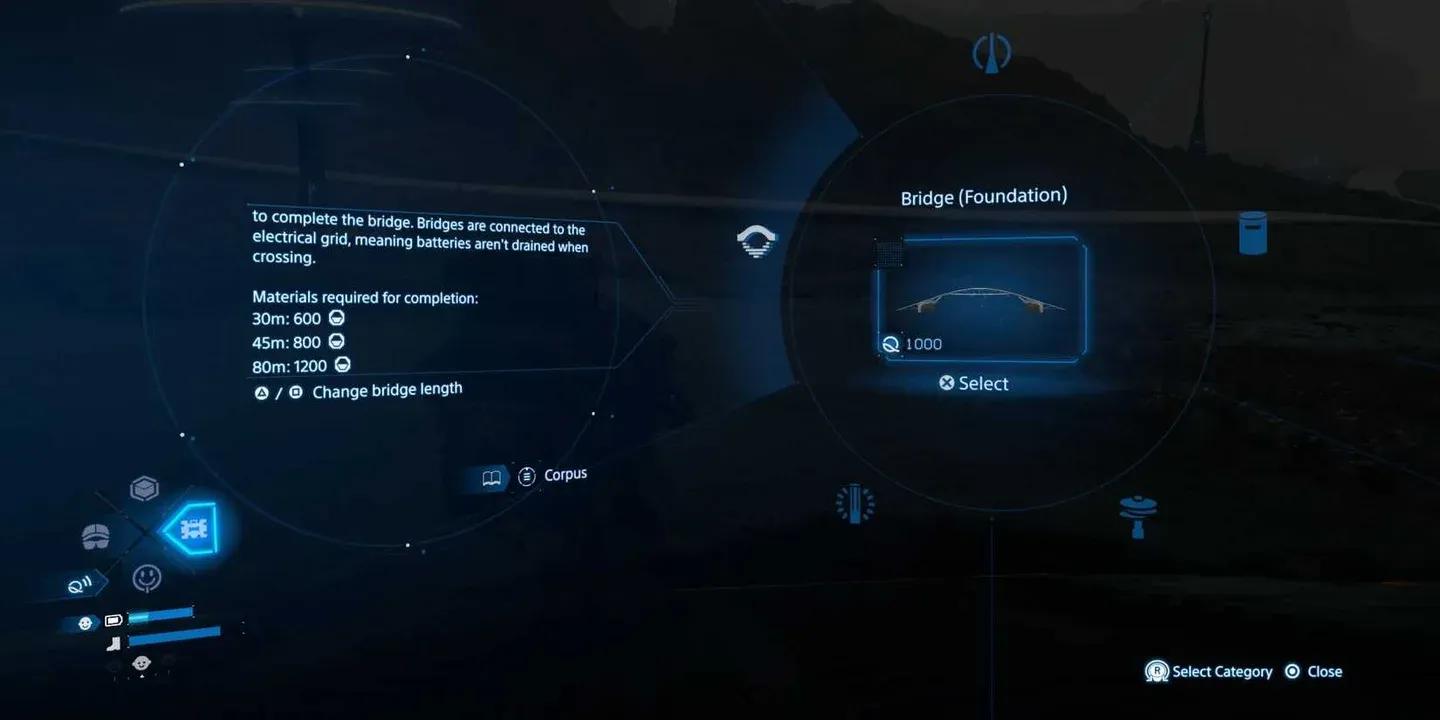Click the cube-shaped cargo icon in radial menu
The image size is (1440, 720).
[145, 487]
